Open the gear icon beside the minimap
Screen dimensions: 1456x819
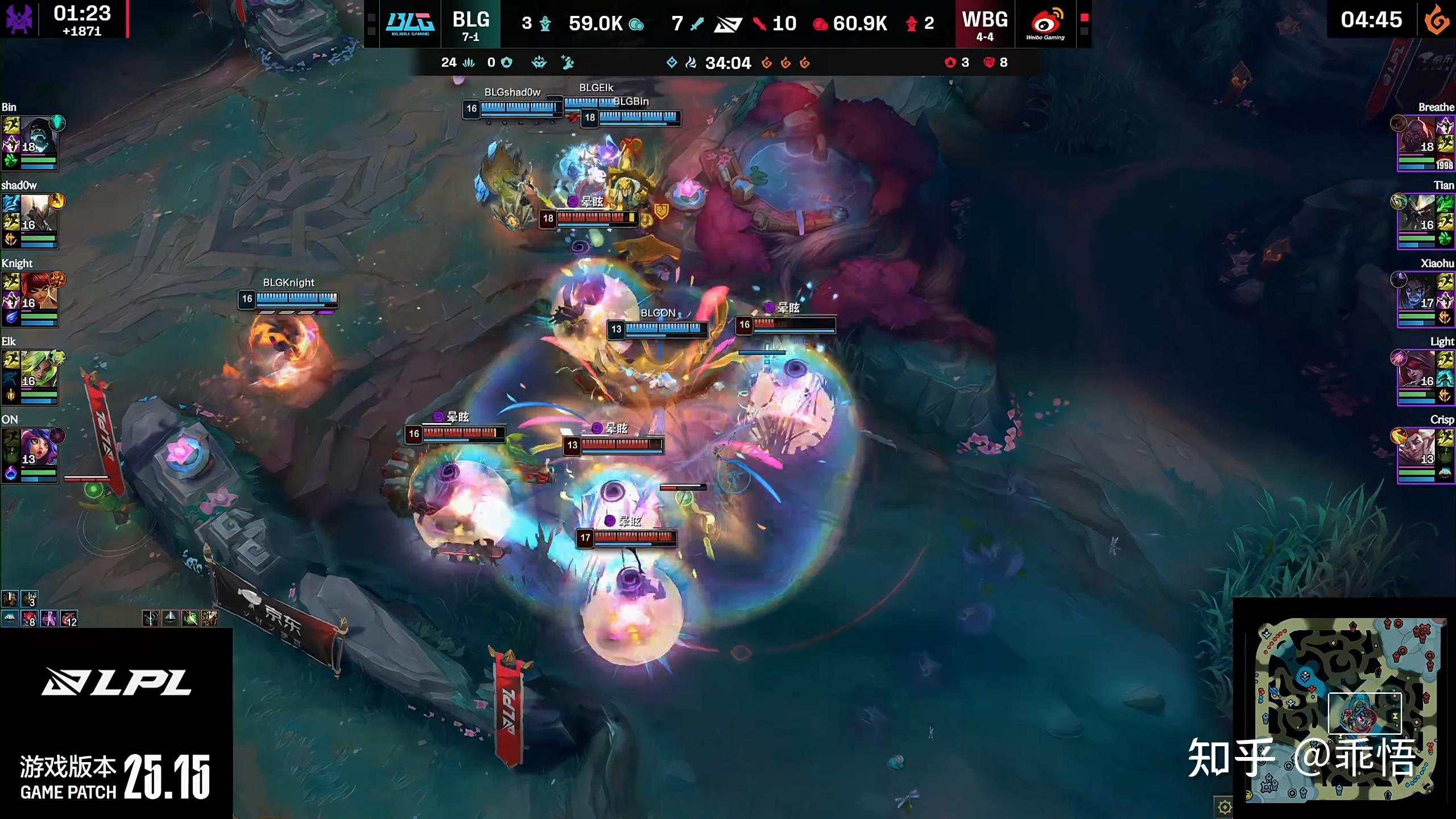click(x=1224, y=806)
